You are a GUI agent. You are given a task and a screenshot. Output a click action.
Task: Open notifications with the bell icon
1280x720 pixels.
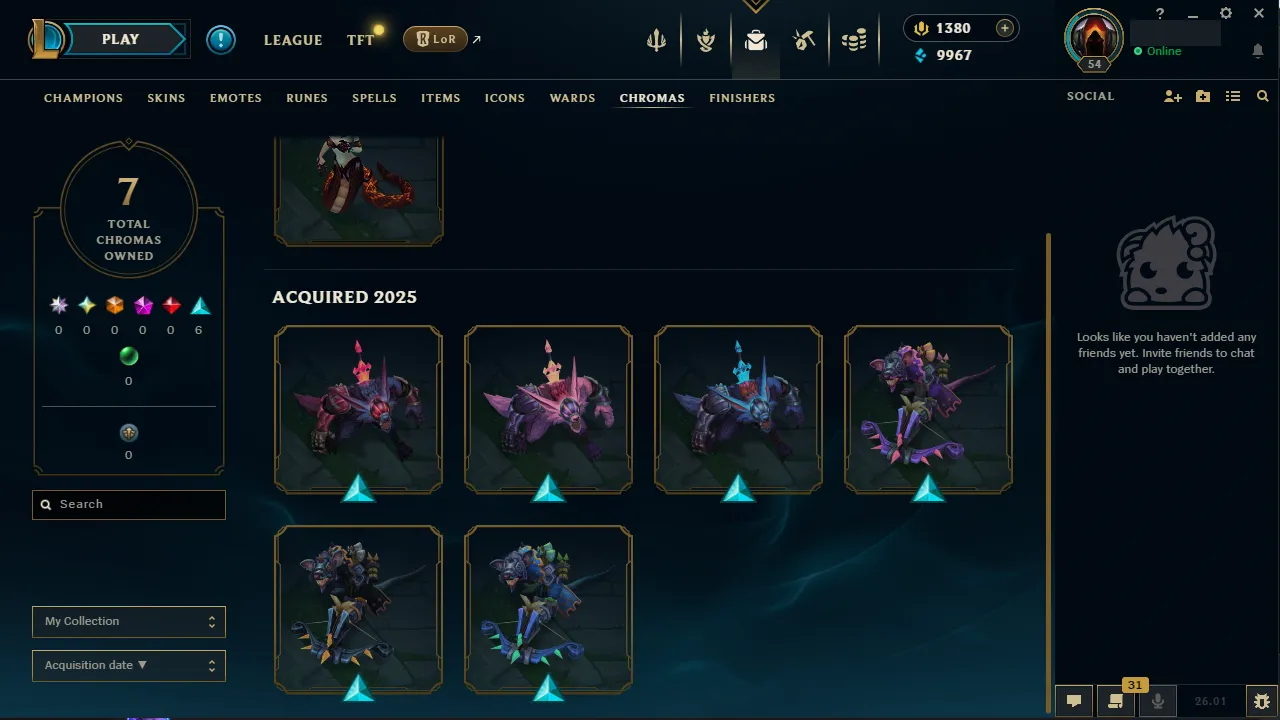tap(1258, 50)
